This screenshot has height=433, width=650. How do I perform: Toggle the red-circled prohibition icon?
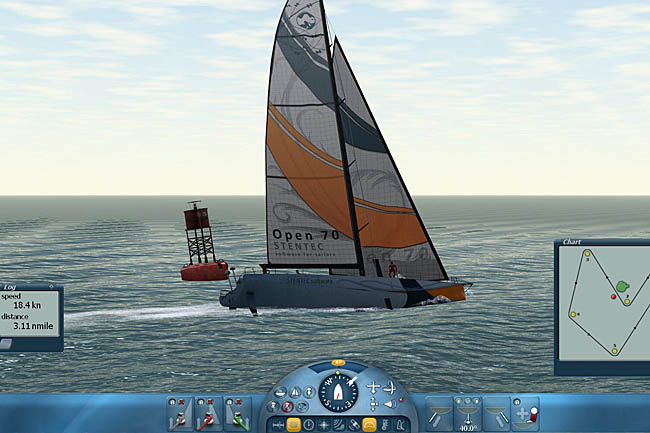(x=288, y=407)
